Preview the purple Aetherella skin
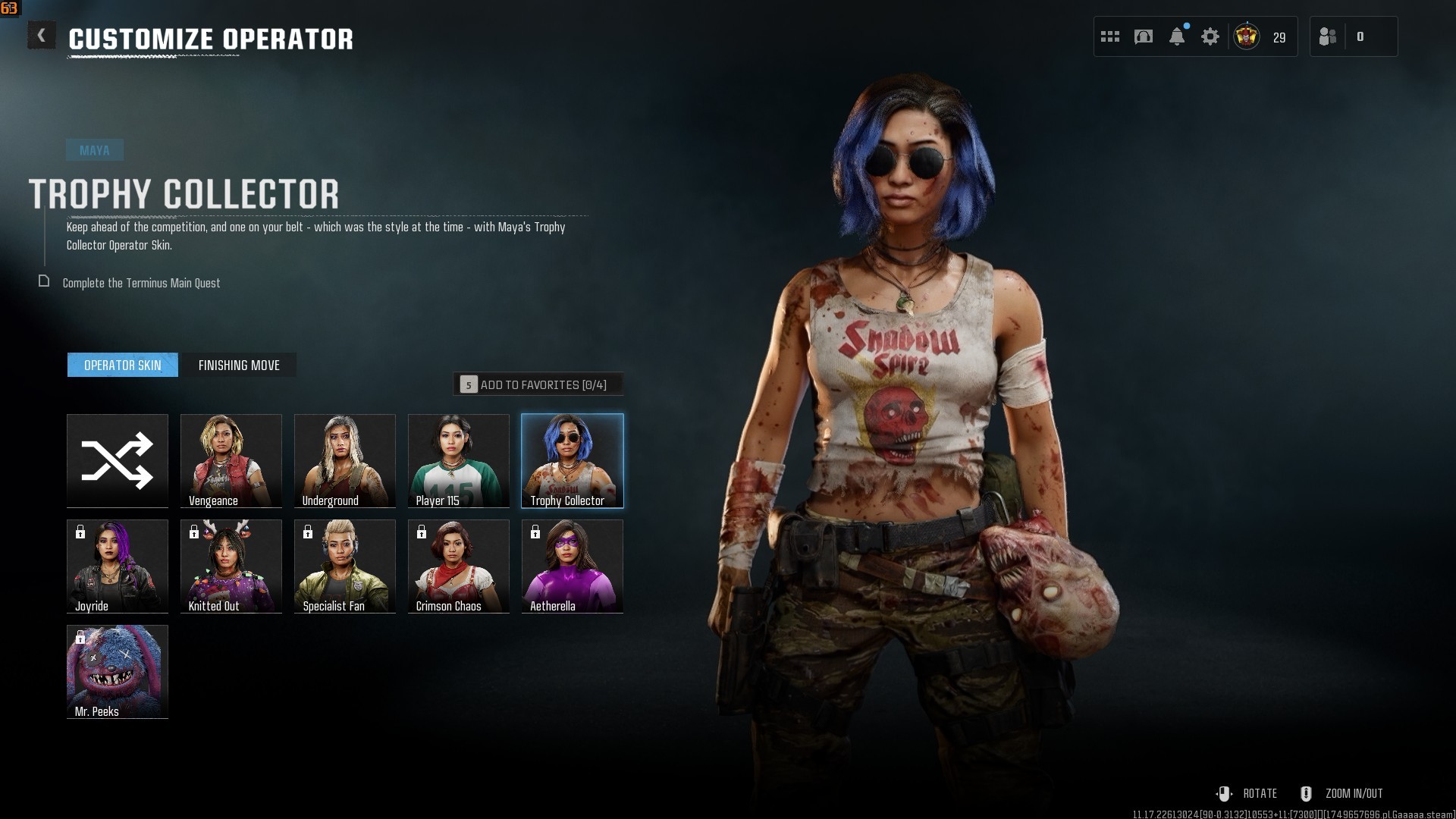The width and height of the screenshot is (1456, 819). (x=573, y=566)
